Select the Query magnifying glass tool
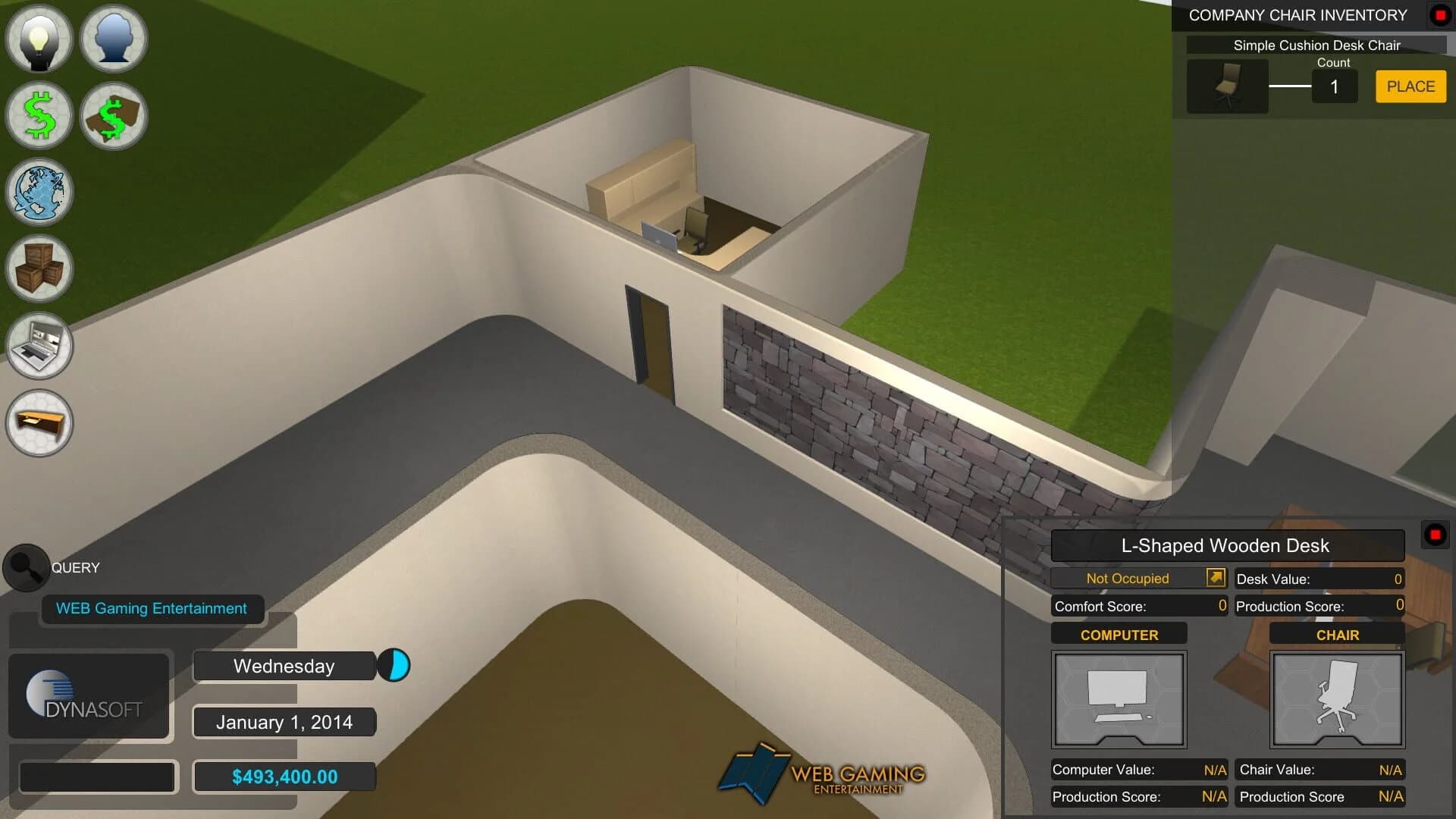This screenshot has height=819, width=1456. click(25, 567)
